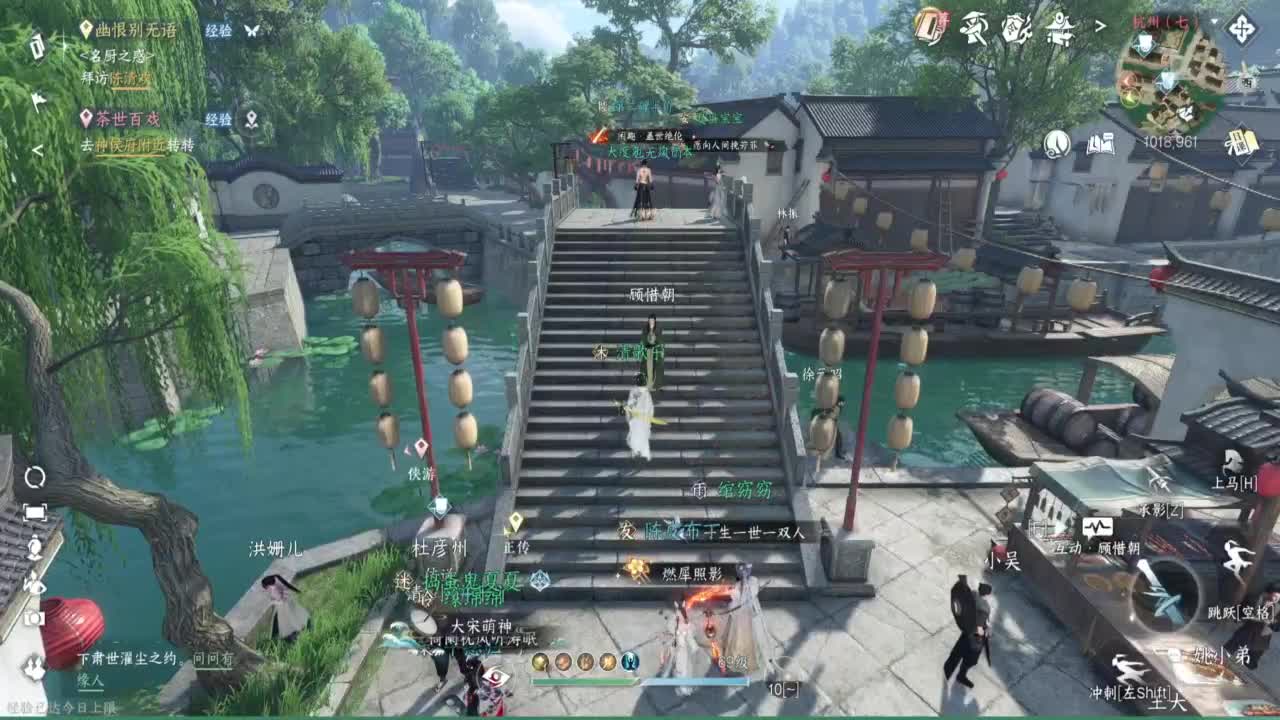
Task: Select the camera icon in the left sidebar
Action: (35, 618)
